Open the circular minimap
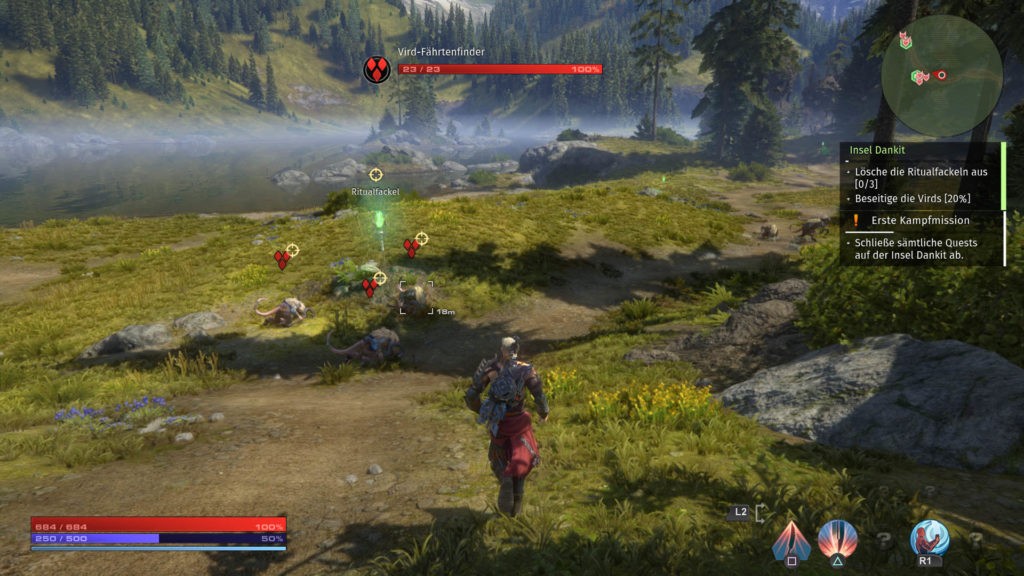The height and width of the screenshot is (576, 1024). pos(941,76)
